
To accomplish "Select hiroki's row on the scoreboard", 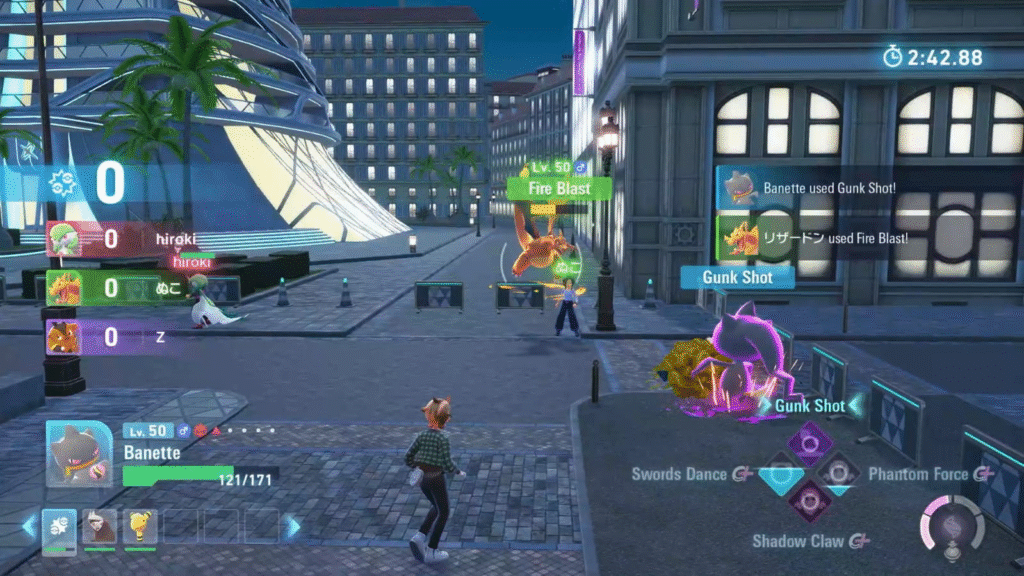I will coord(120,240).
